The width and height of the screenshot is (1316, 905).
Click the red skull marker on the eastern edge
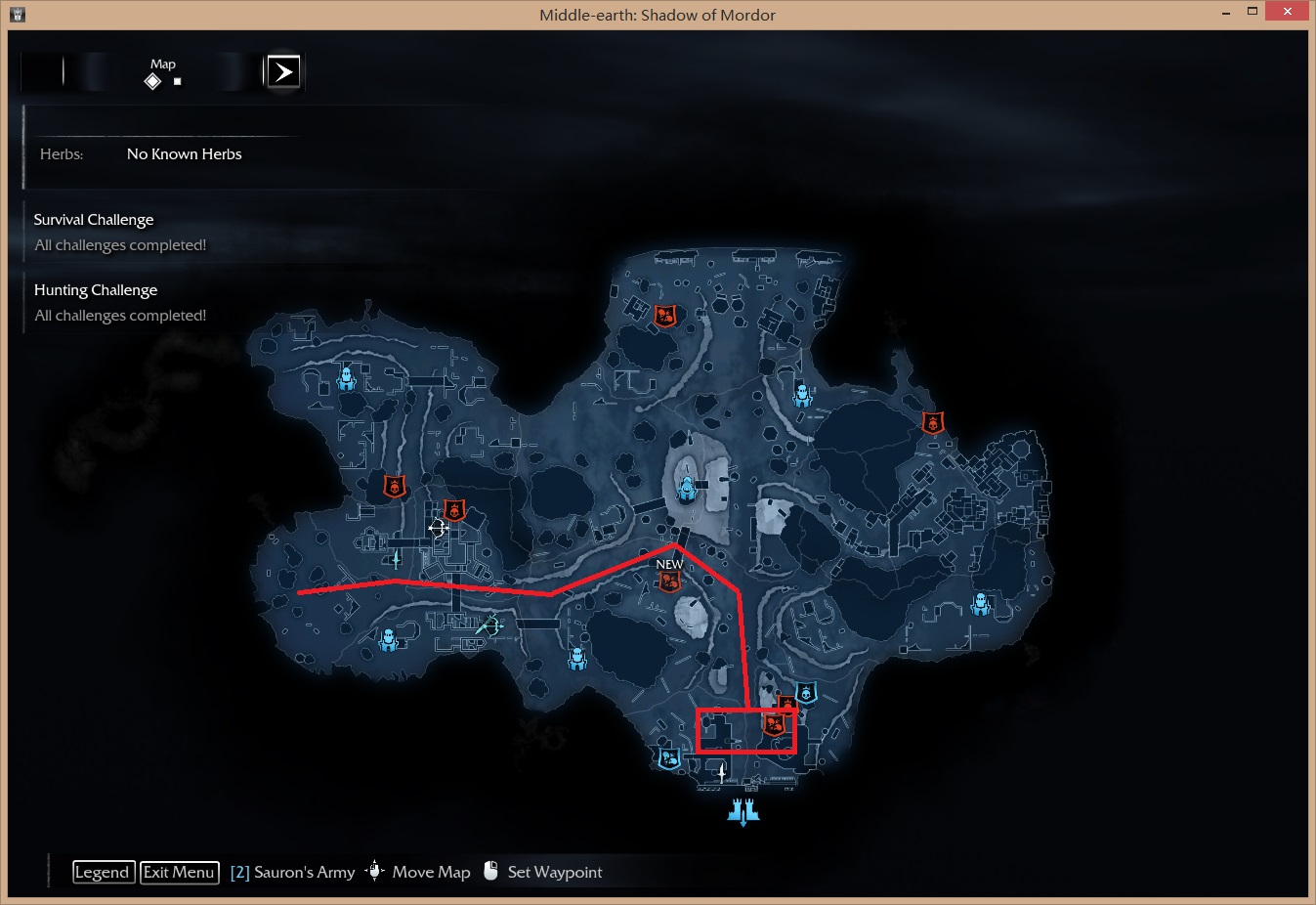point(932,422)
